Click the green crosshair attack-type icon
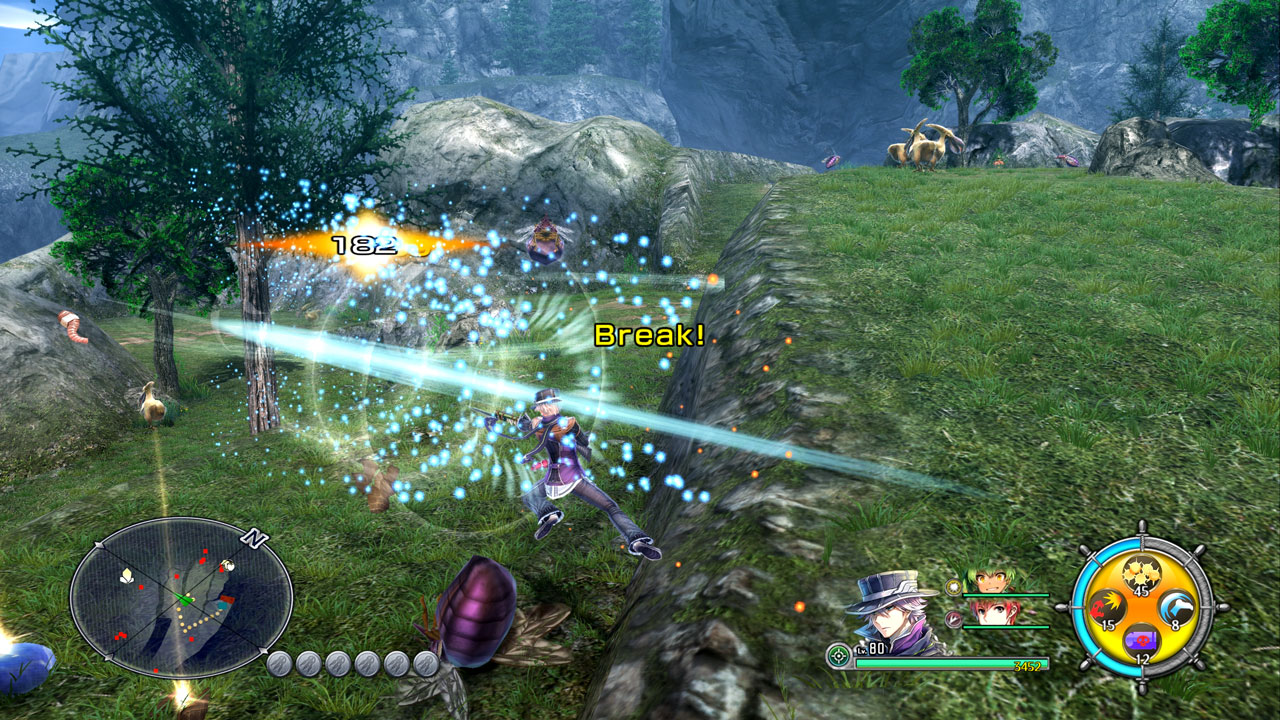 (x=839, y=656)
